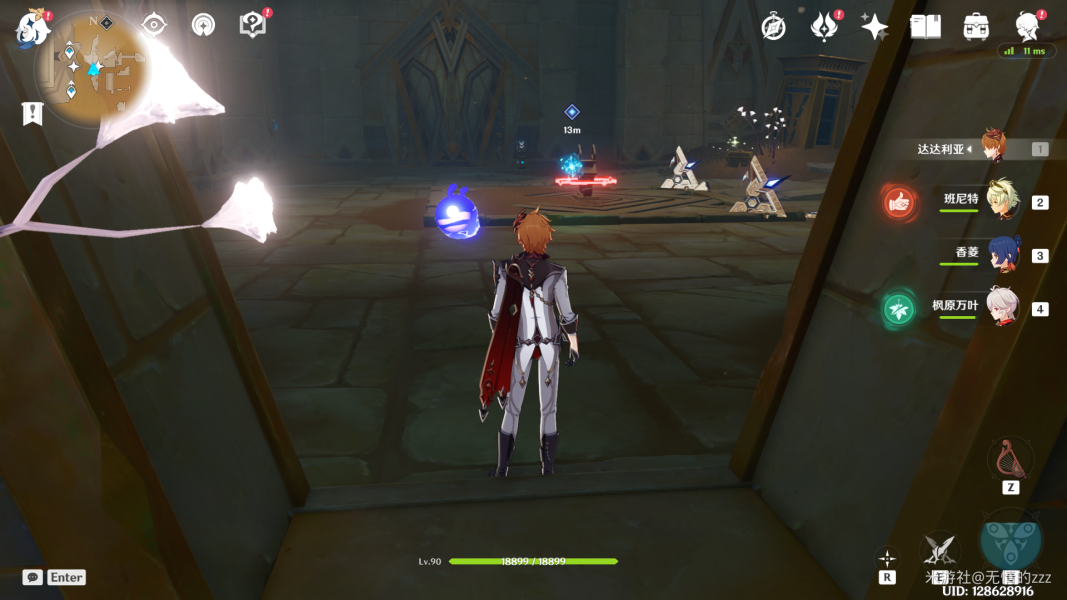Click the concentric arcs star icon
This screenshot has height=600, width=1067.
[x=204, y=25]
